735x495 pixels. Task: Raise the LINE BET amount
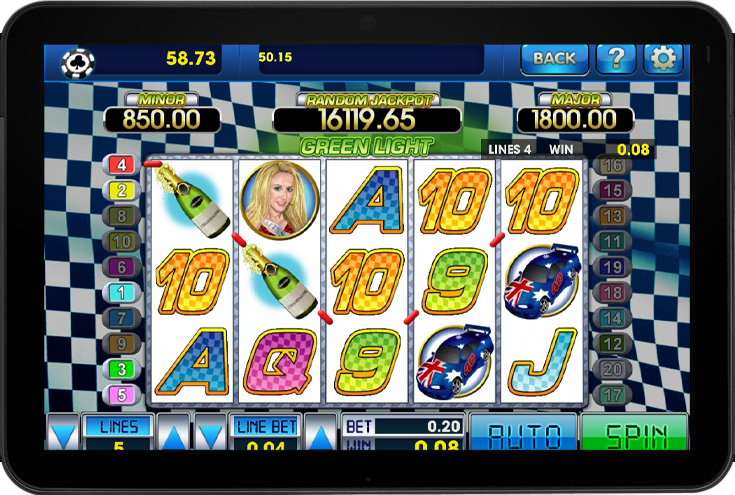tap(320, 436)
